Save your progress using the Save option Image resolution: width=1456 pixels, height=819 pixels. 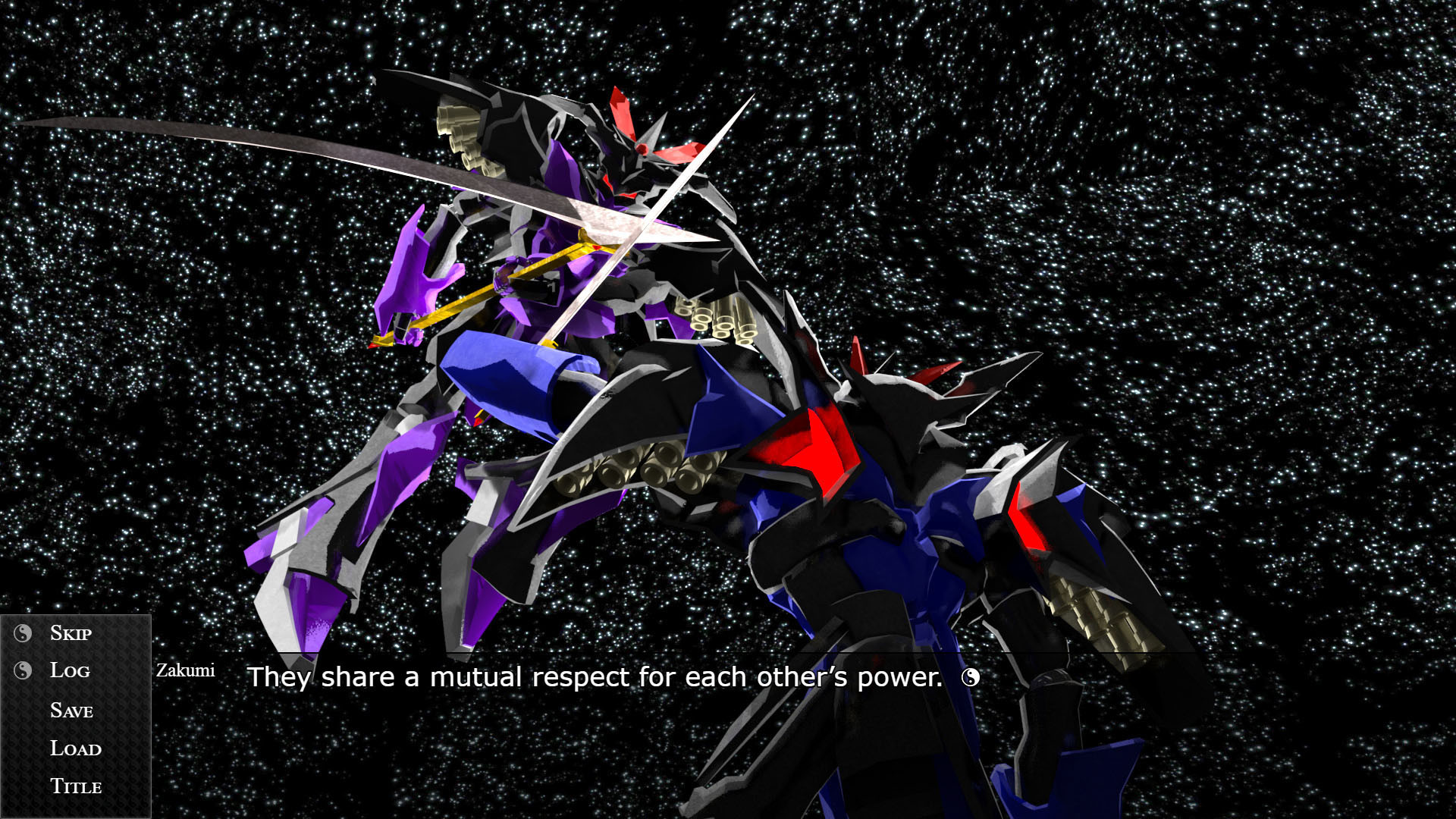pos(71,711)
